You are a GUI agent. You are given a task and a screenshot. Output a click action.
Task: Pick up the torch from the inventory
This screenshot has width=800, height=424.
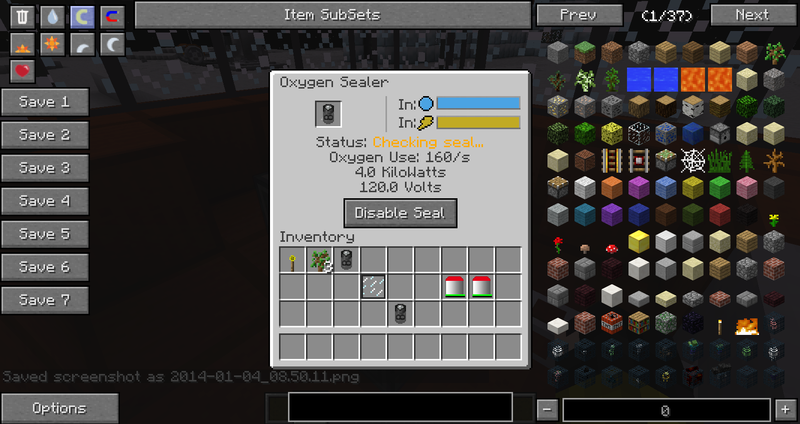click(x=293, y=261)
